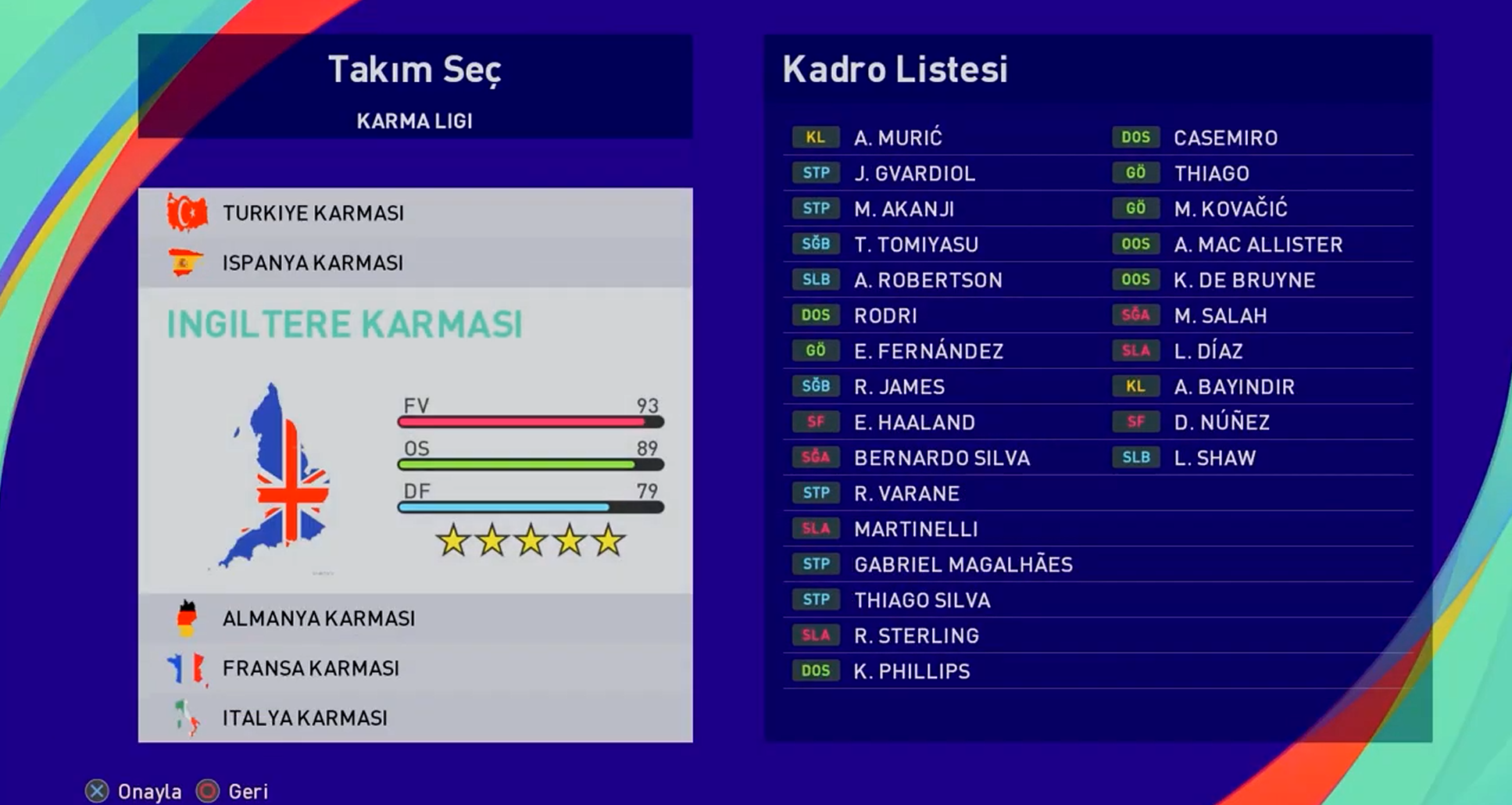Choose K. De Bruyne in squad list
1512x805 pixels.
[x=1244, y=281]
